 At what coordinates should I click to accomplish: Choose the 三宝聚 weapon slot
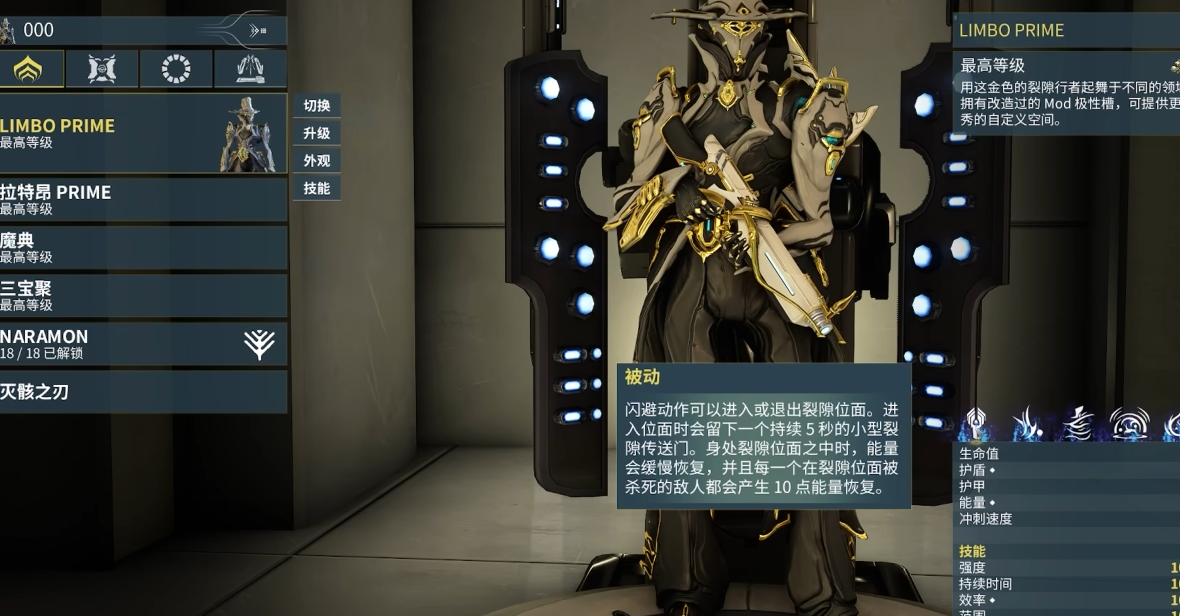140,295
